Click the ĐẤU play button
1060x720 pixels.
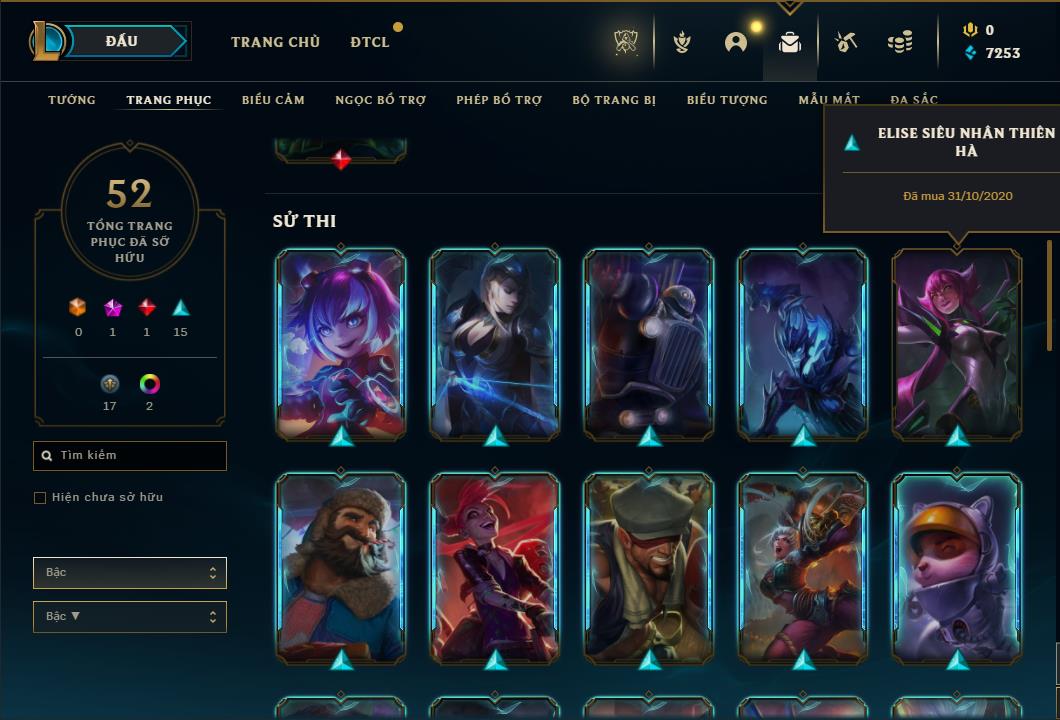[x=122, y=41]
